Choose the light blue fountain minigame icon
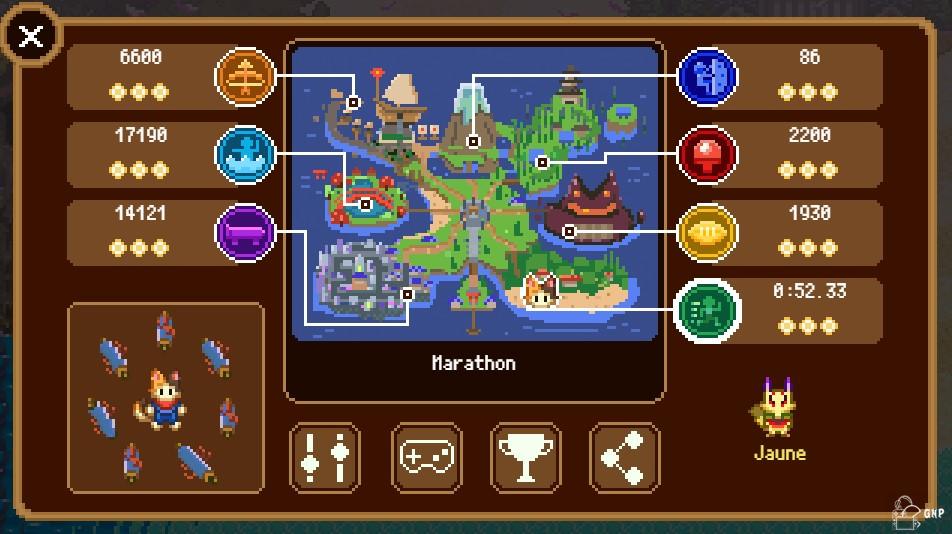 245,154
